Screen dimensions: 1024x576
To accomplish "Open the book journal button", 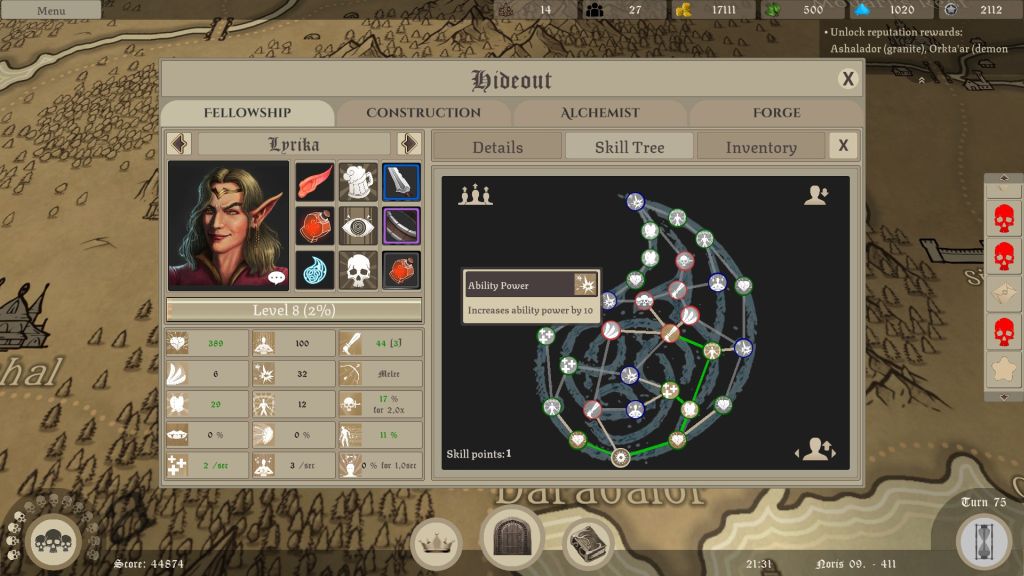I will [589, 543].
